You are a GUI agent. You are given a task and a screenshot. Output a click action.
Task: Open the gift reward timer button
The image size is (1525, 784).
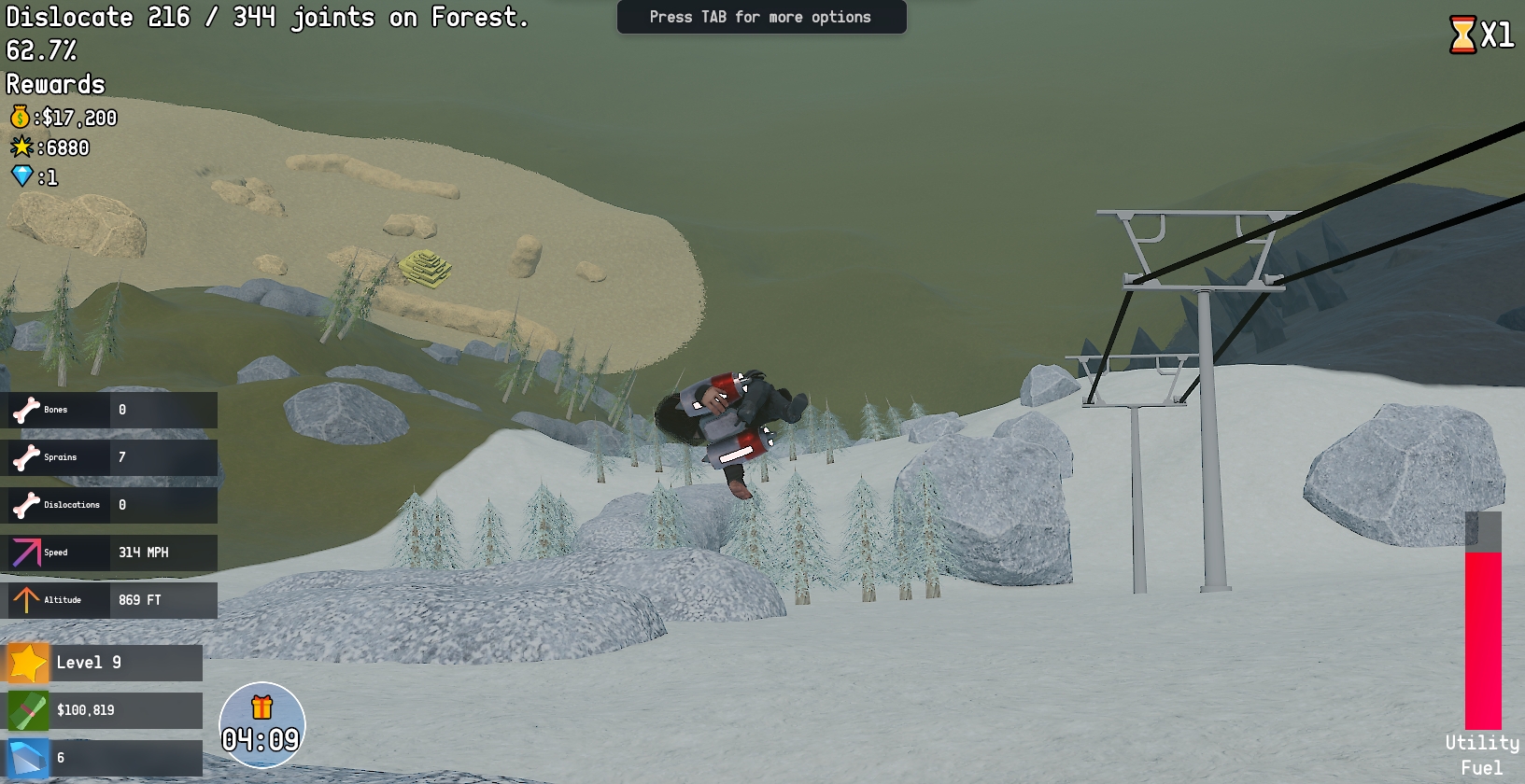[261, 724]
